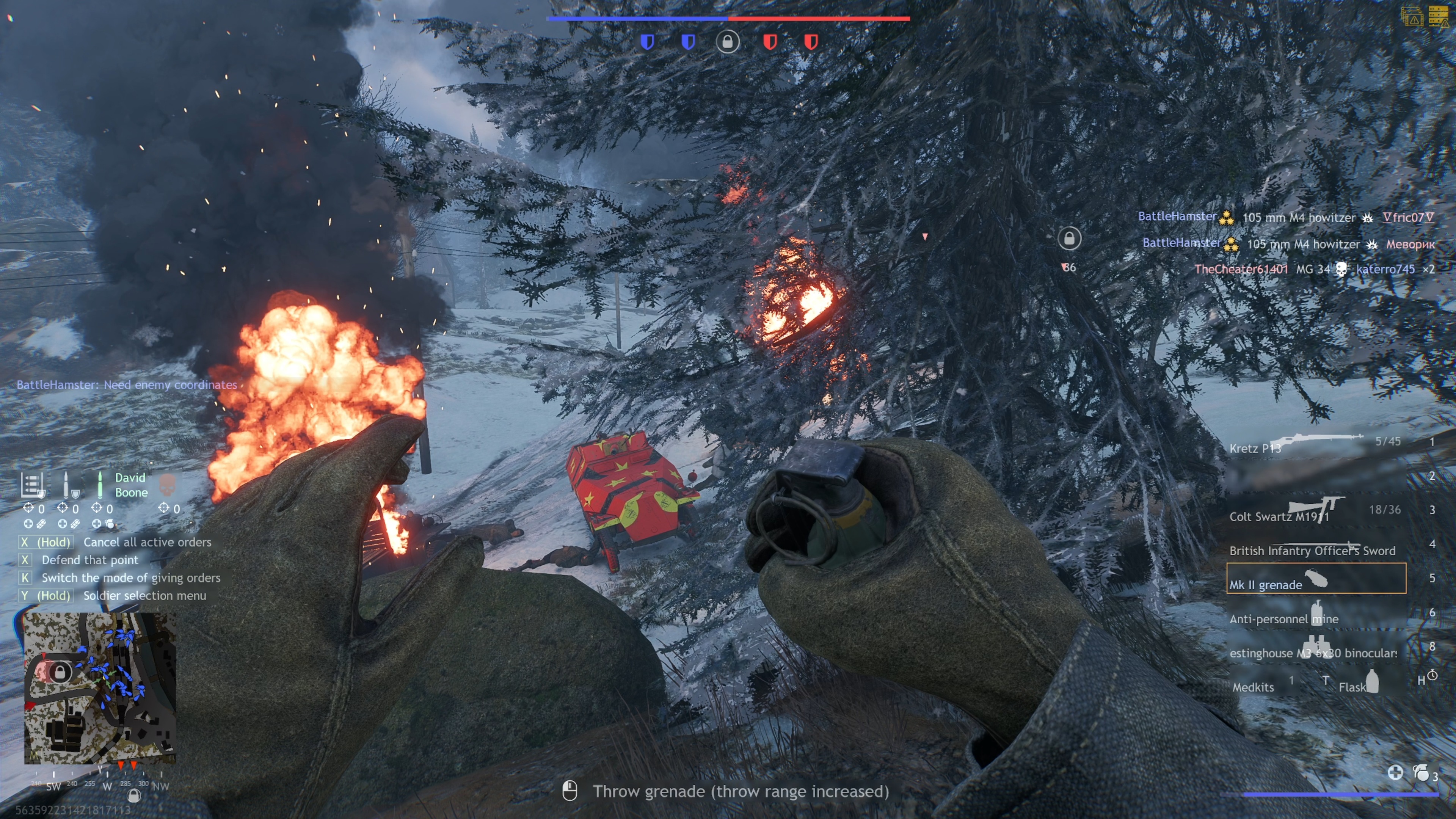Click the squad list icon
Screen dimensions: 1456x819
pos(31,485)
